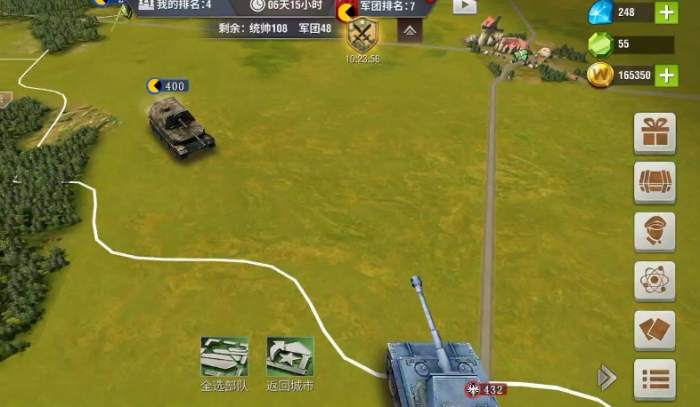Add more blue diamonds

(666, 13)
